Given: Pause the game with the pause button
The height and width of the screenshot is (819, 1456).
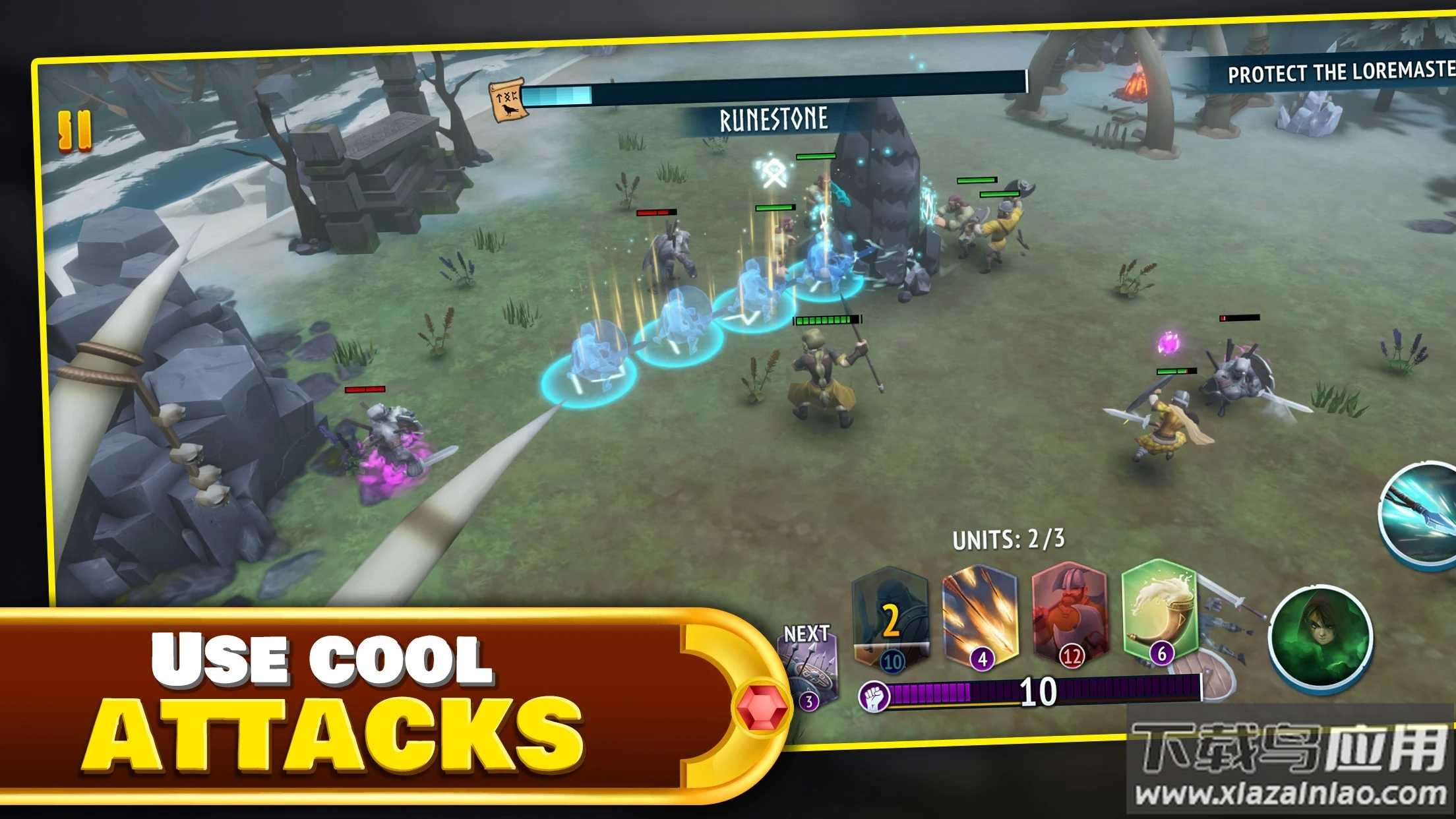Looking at the screenshot, I should pyautogui.click(x=75, y=131).
